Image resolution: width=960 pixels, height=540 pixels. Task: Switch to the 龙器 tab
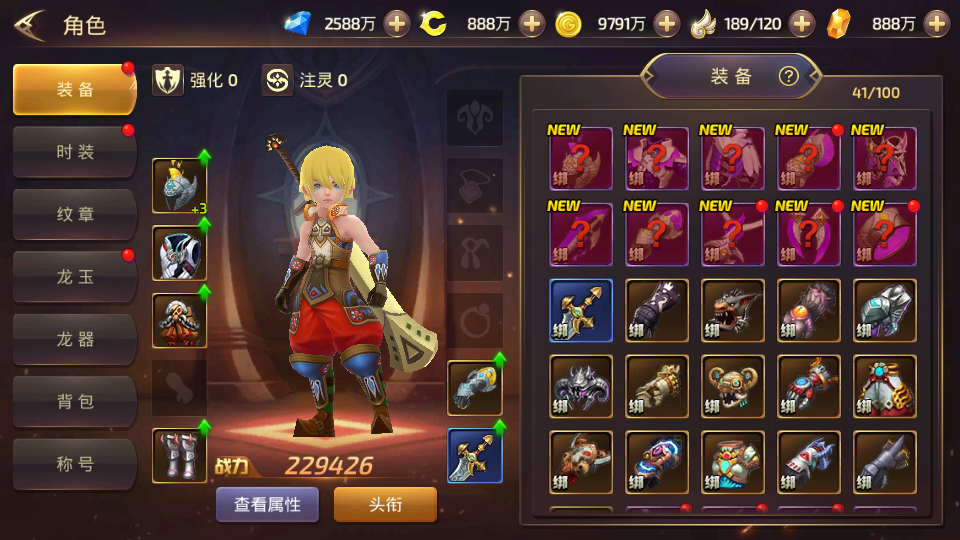coord(74,340)
